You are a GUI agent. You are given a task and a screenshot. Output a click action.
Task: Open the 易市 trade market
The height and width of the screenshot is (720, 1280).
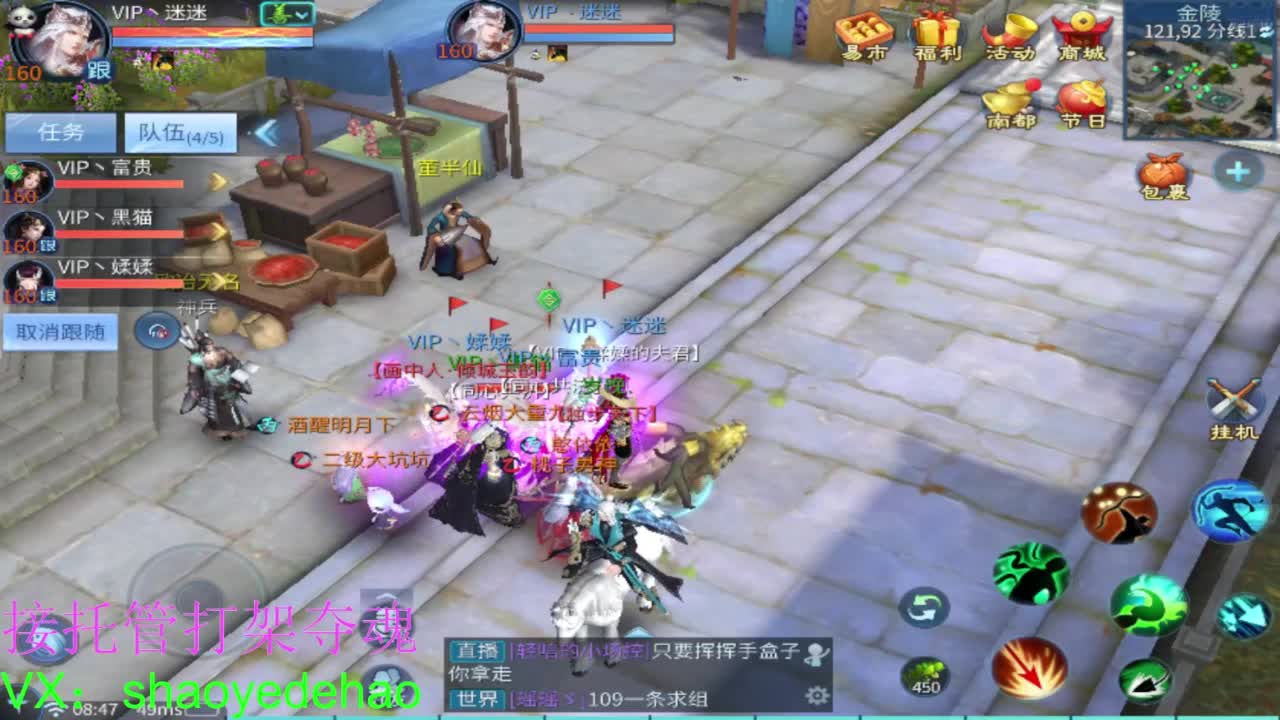865,38
